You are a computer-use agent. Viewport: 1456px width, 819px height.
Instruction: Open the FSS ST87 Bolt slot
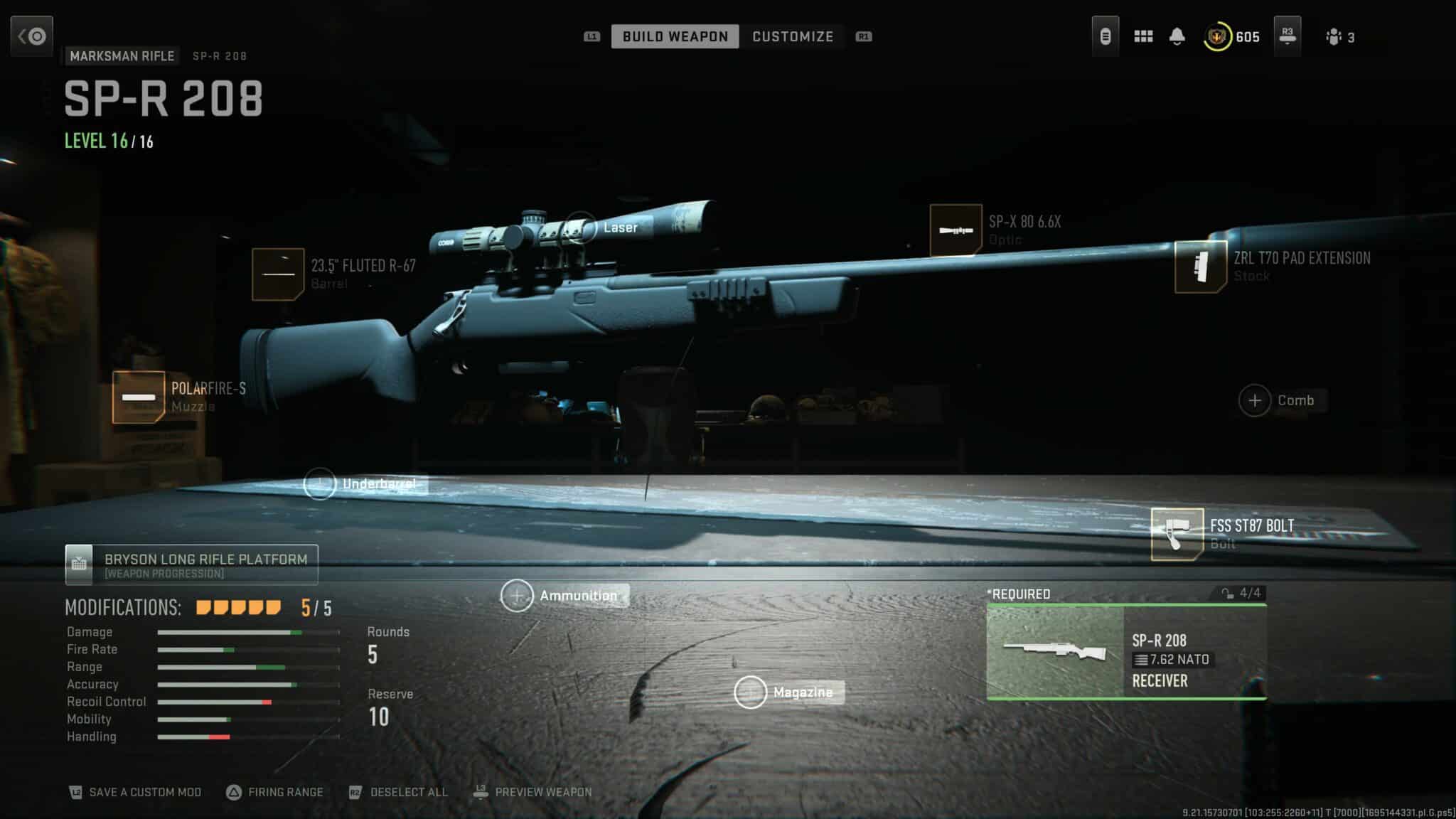tap(1177, 534)
